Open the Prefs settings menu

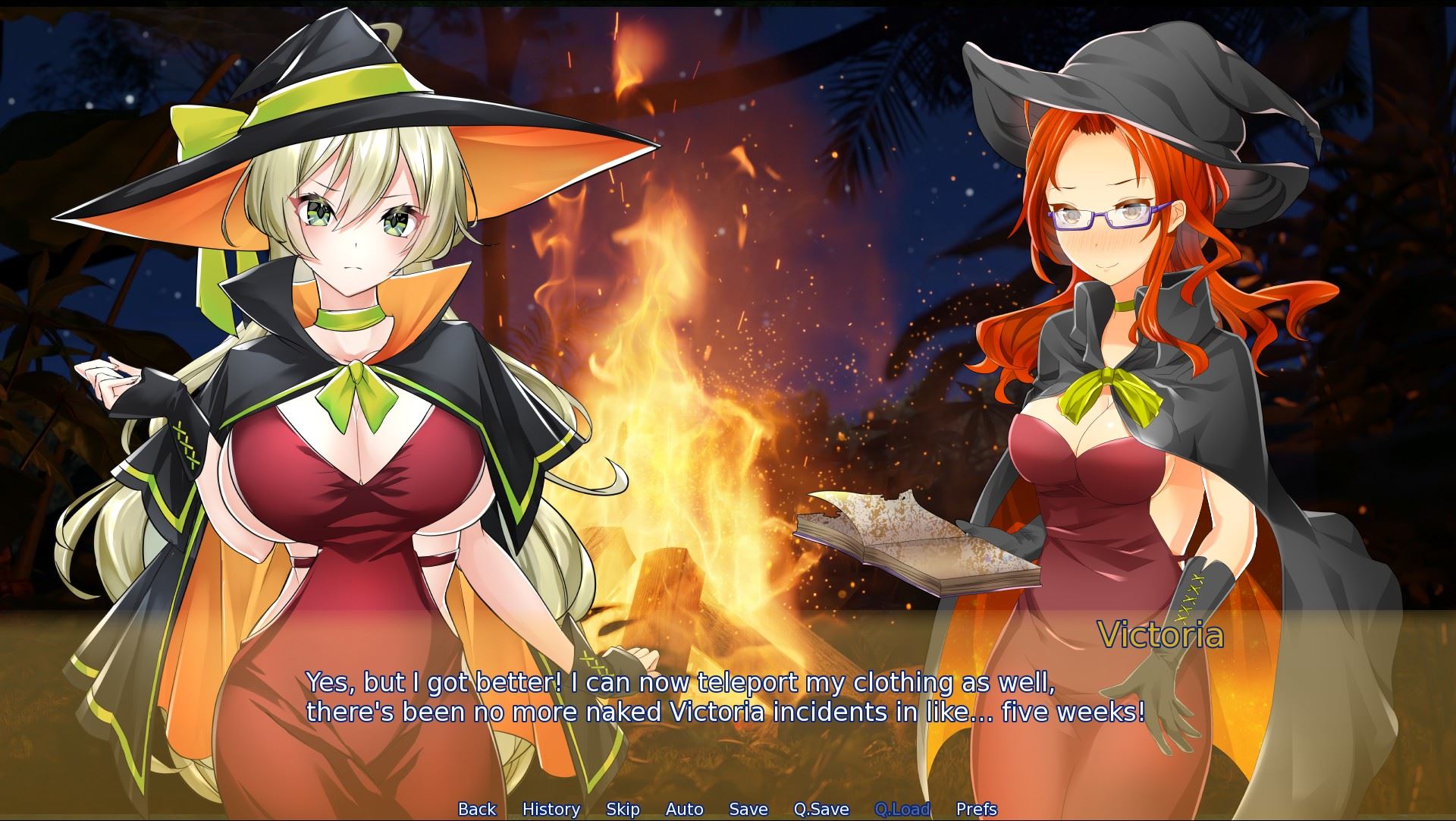click(x=977, y=809)
